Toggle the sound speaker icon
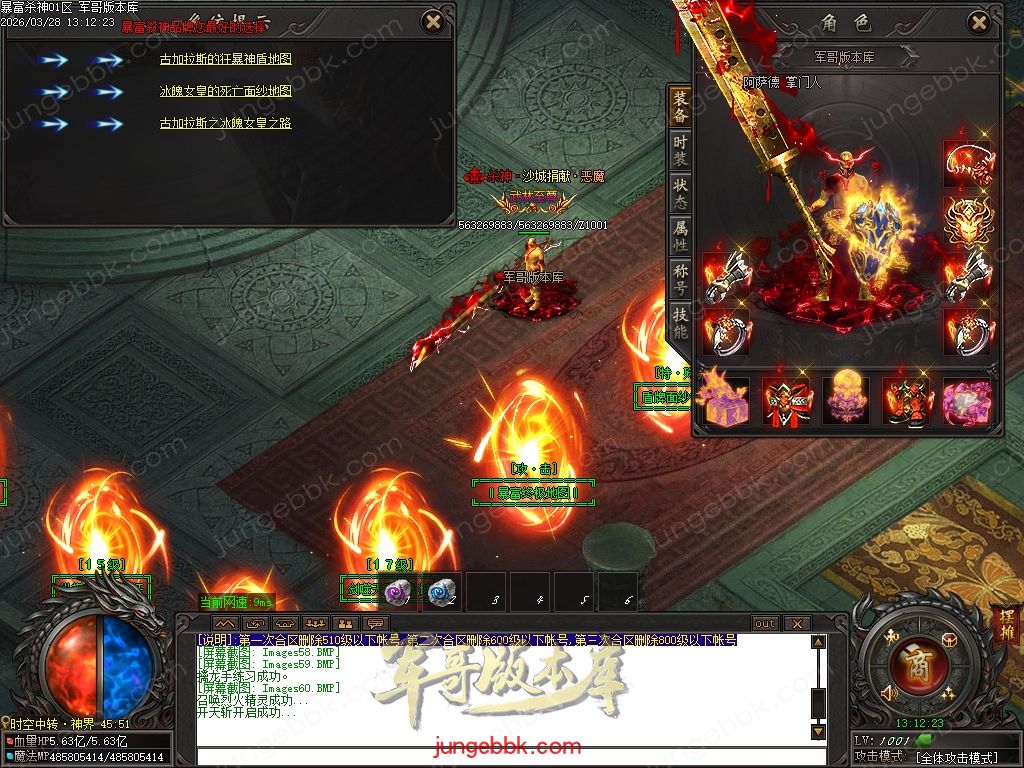This screenshot has width=1024, height=768. tap(886, 691)
